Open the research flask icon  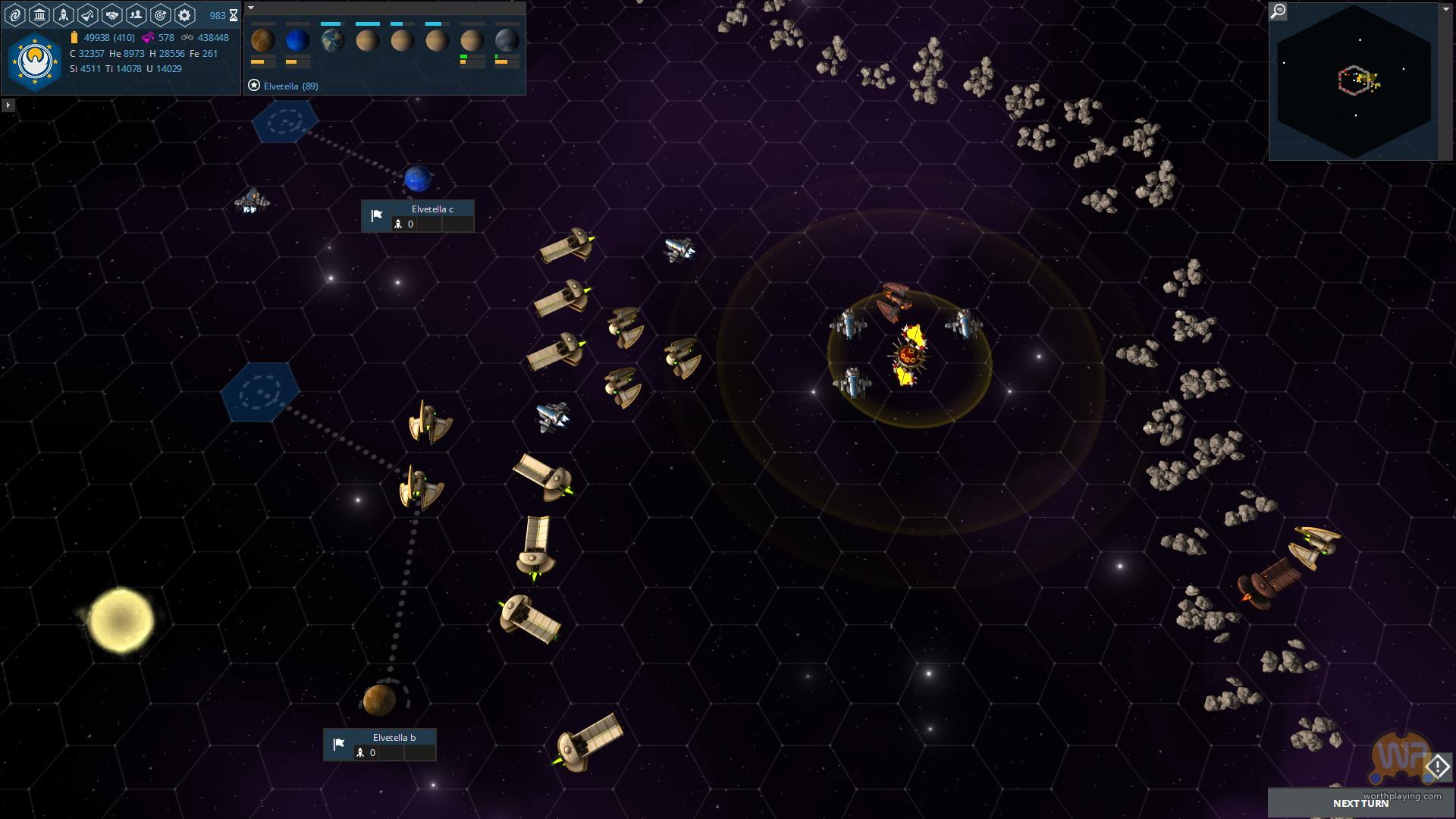(88, 14)
